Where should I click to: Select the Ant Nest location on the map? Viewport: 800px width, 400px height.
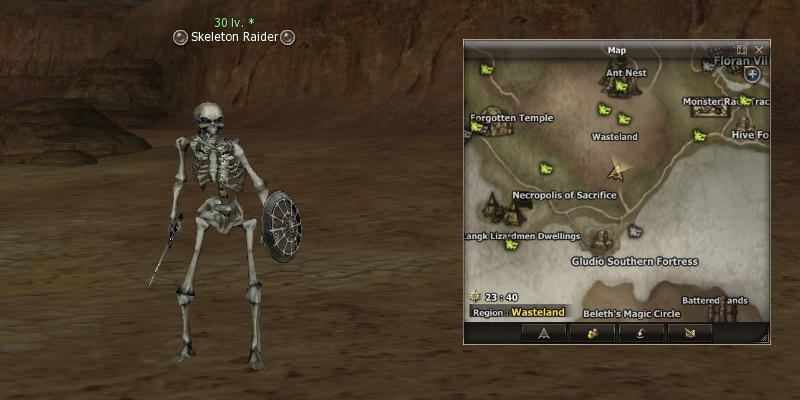coord(622,73)
